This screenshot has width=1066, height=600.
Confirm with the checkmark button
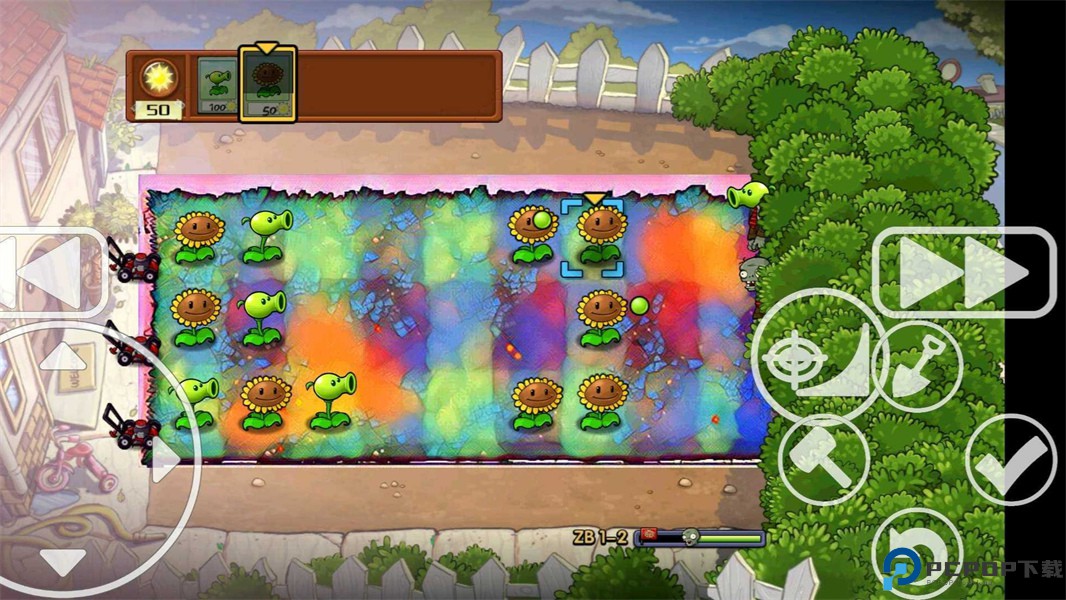1010,460
